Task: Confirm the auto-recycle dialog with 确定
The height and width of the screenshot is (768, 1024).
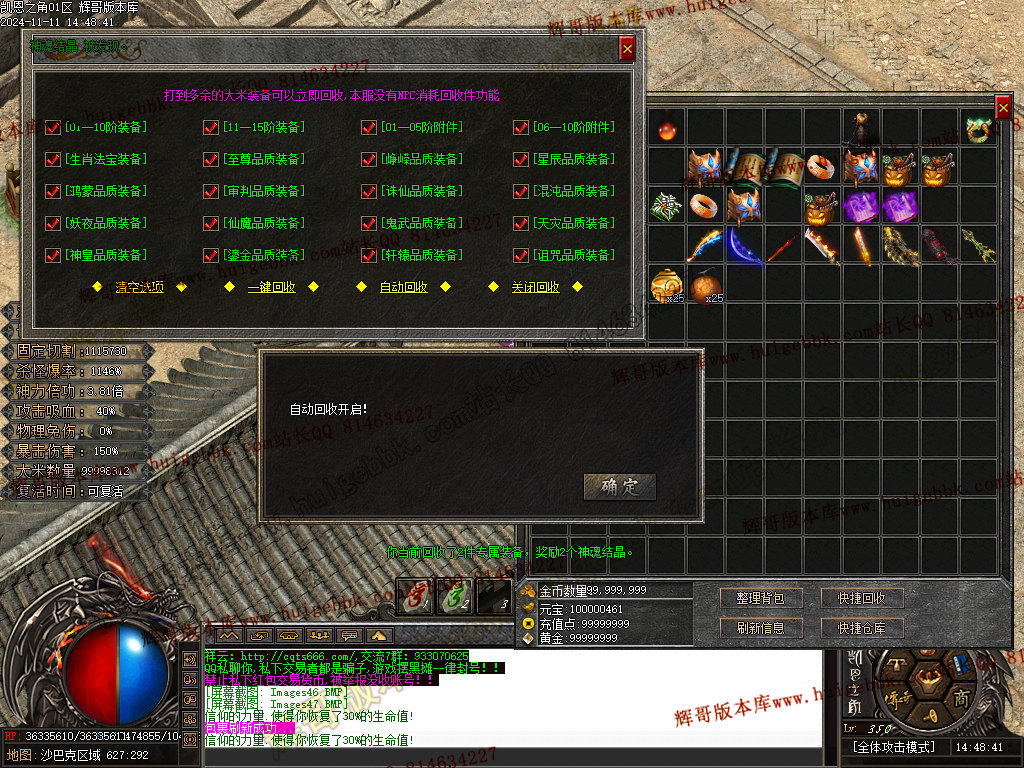Action: click(x=619, y=487)
